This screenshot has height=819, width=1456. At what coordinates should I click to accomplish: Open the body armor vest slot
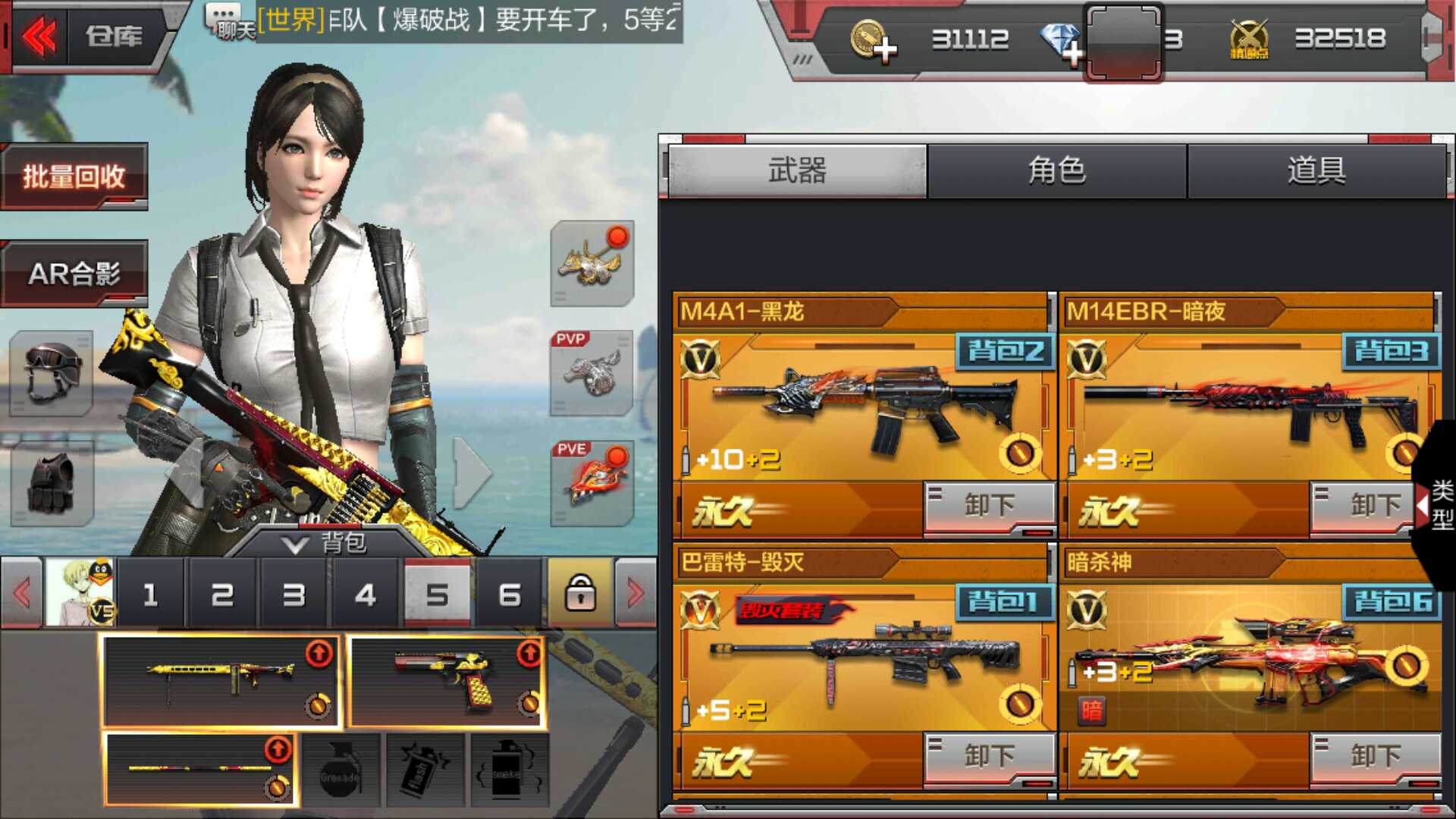click(51, 484)
